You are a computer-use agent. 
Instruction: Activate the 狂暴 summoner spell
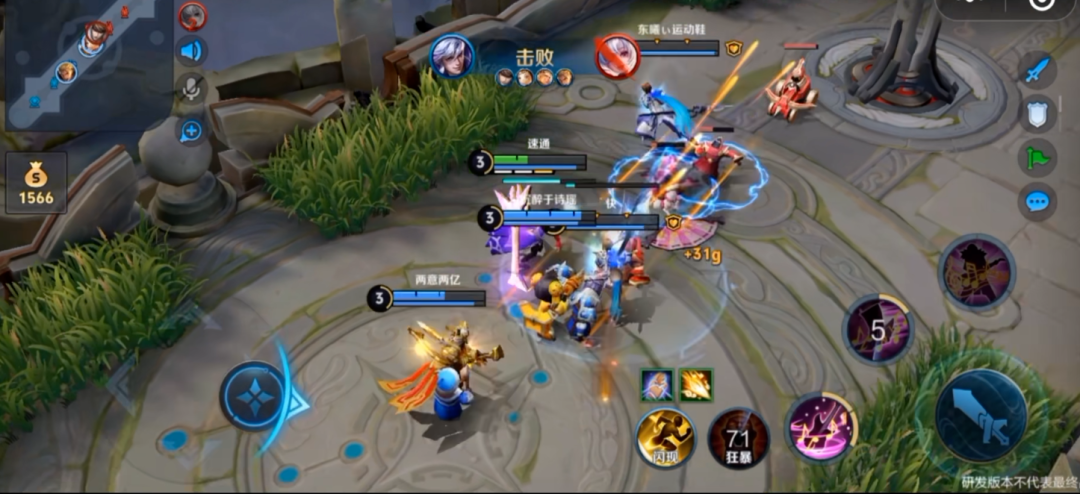tap(738, 438)
